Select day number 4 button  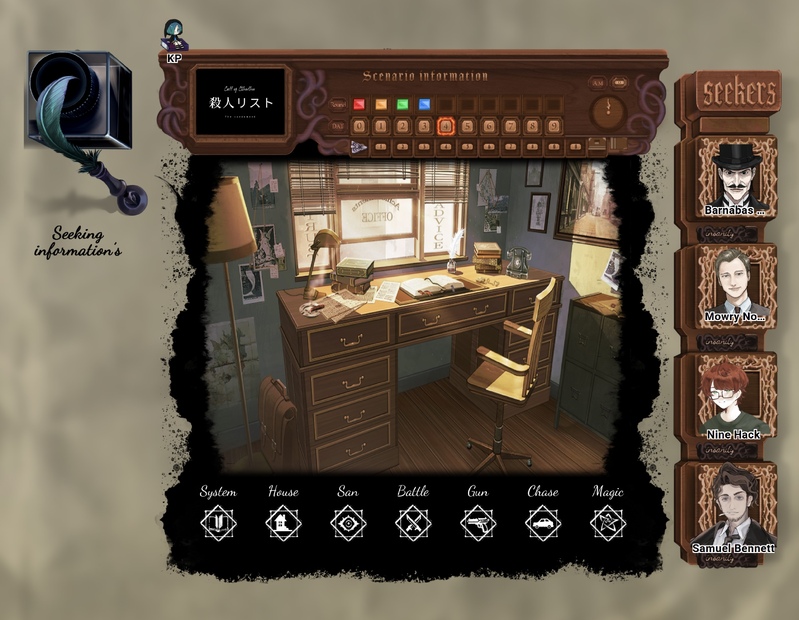point(446,127)
